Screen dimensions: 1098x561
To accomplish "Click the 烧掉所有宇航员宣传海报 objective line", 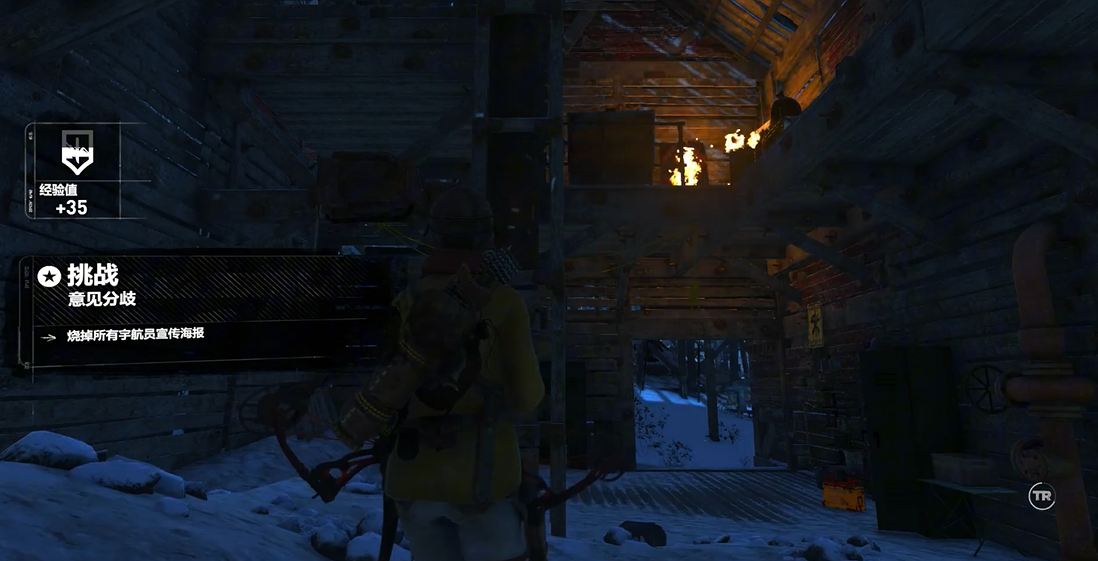I will point(135,334).
